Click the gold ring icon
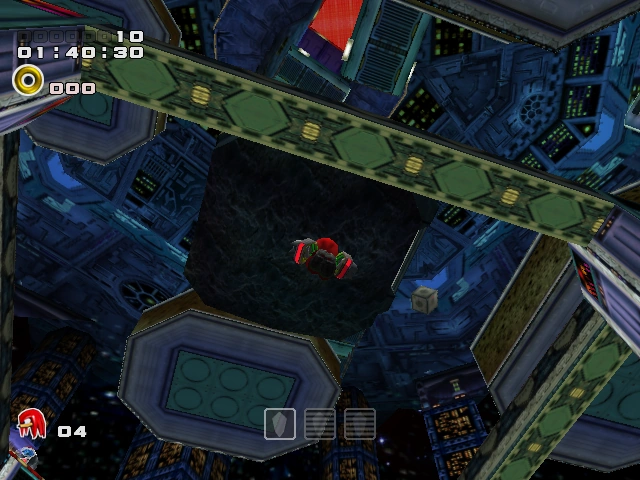This screenshot has height=480, width=640. tap(28, 80)
